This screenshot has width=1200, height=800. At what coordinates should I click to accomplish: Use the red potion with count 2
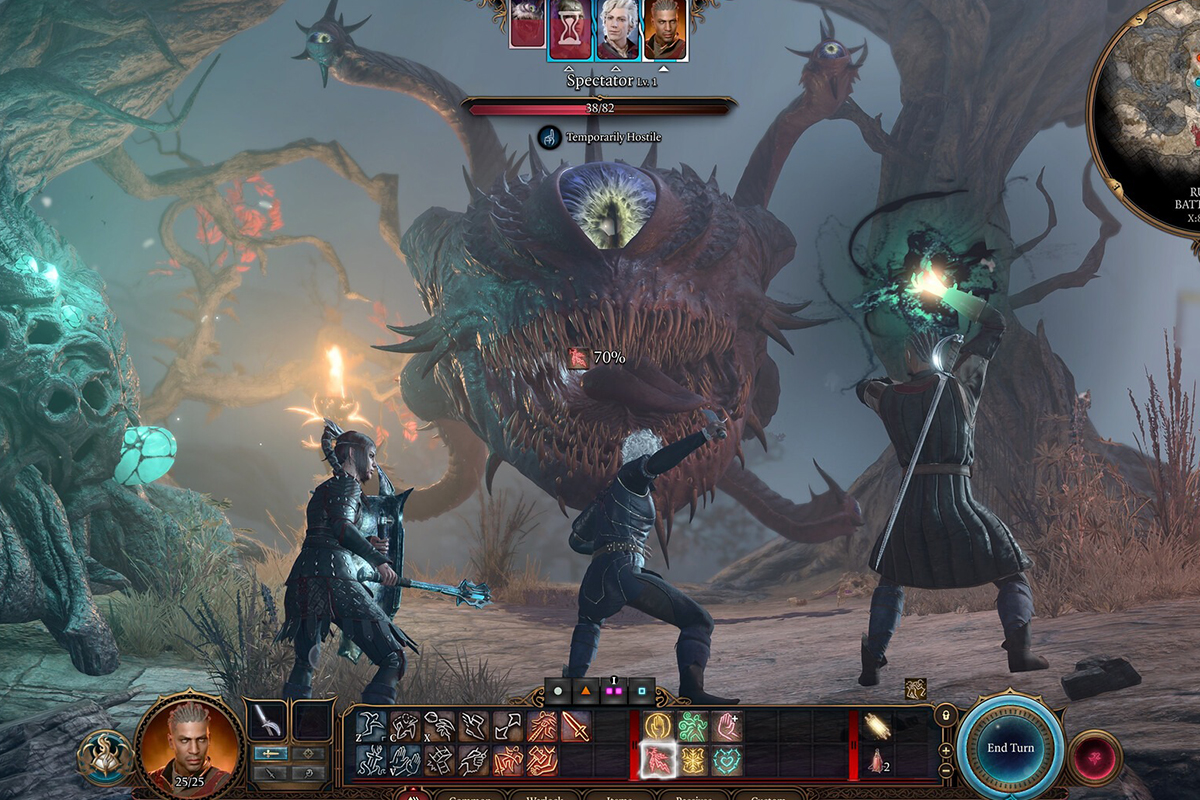(878, 761)
